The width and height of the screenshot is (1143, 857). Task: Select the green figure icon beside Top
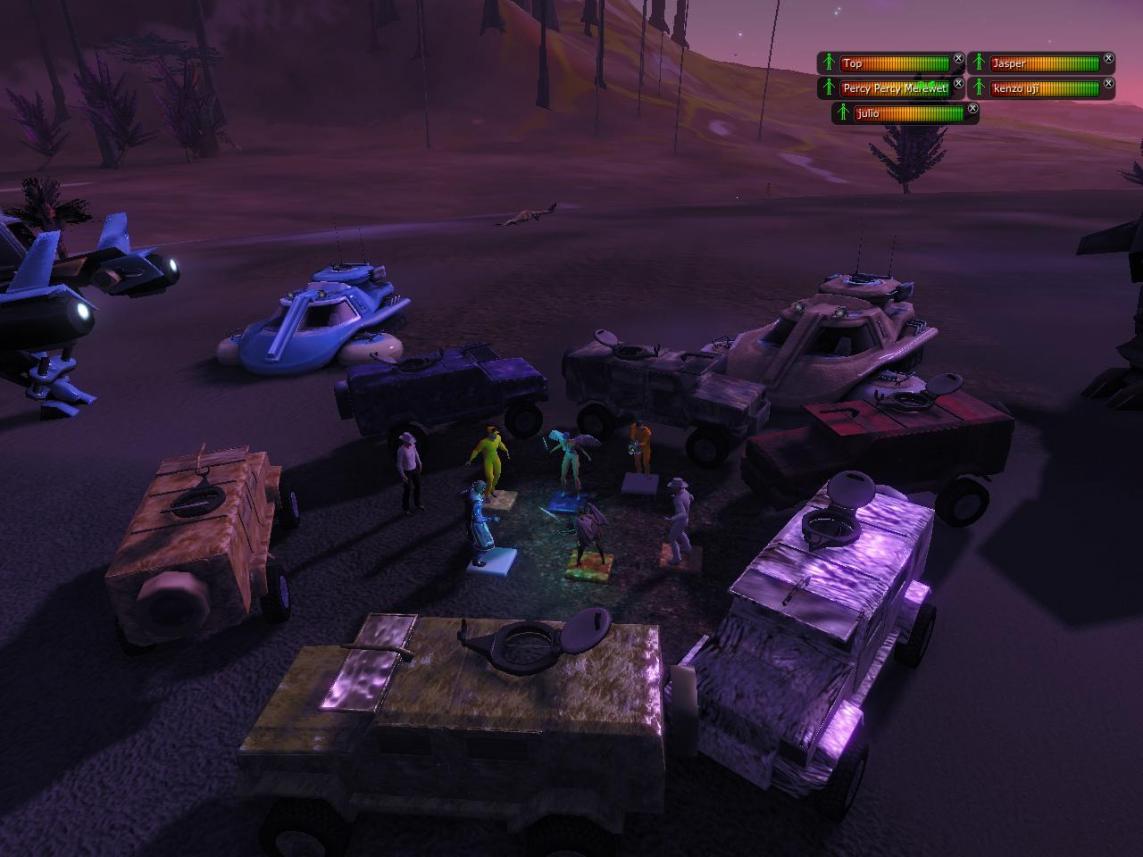(828, 64)
